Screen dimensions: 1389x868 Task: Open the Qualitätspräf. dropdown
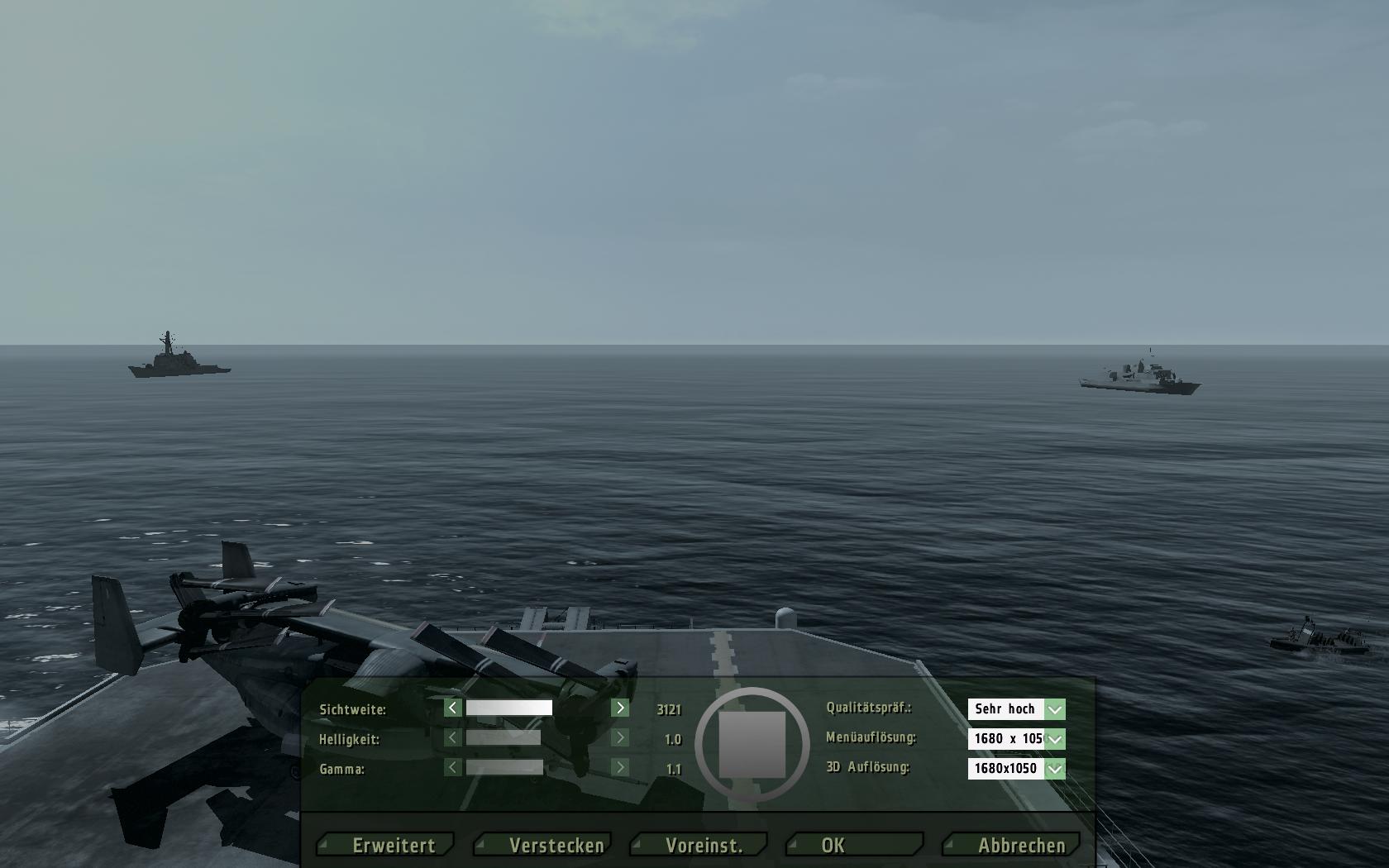click(1054, 709)
